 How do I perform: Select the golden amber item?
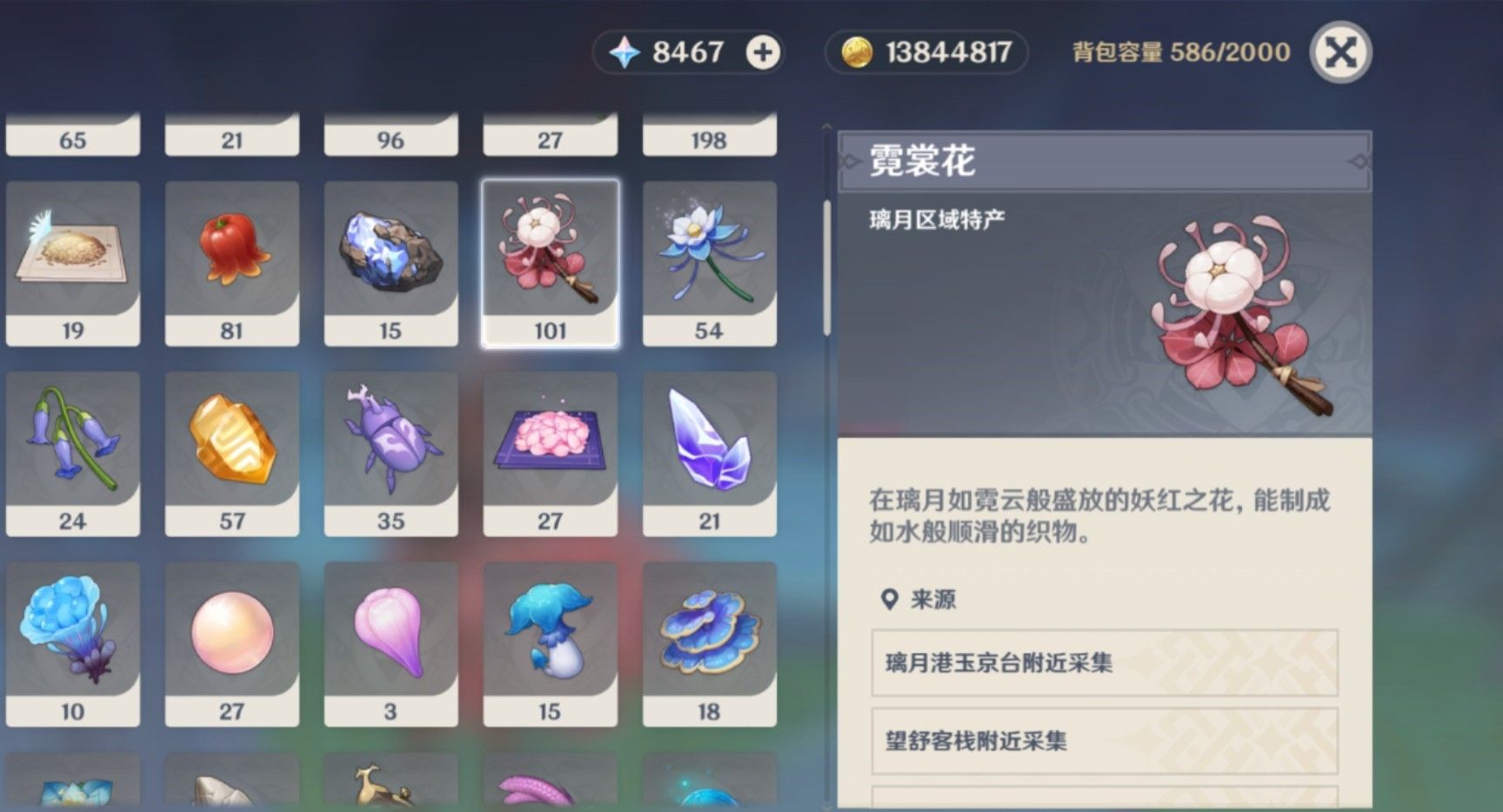[x=231, y=448]
